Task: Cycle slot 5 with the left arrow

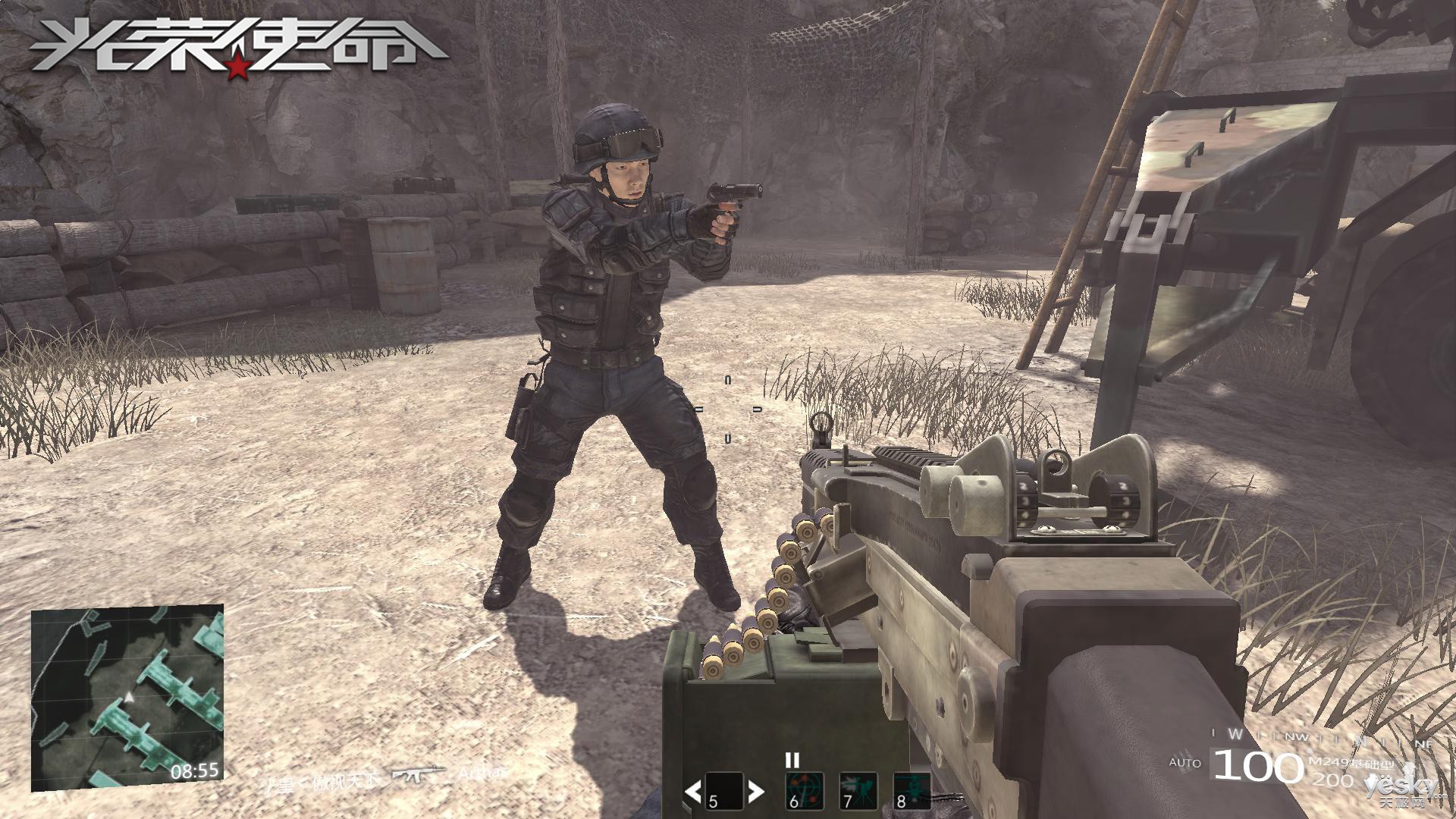Action: [692, 792]
